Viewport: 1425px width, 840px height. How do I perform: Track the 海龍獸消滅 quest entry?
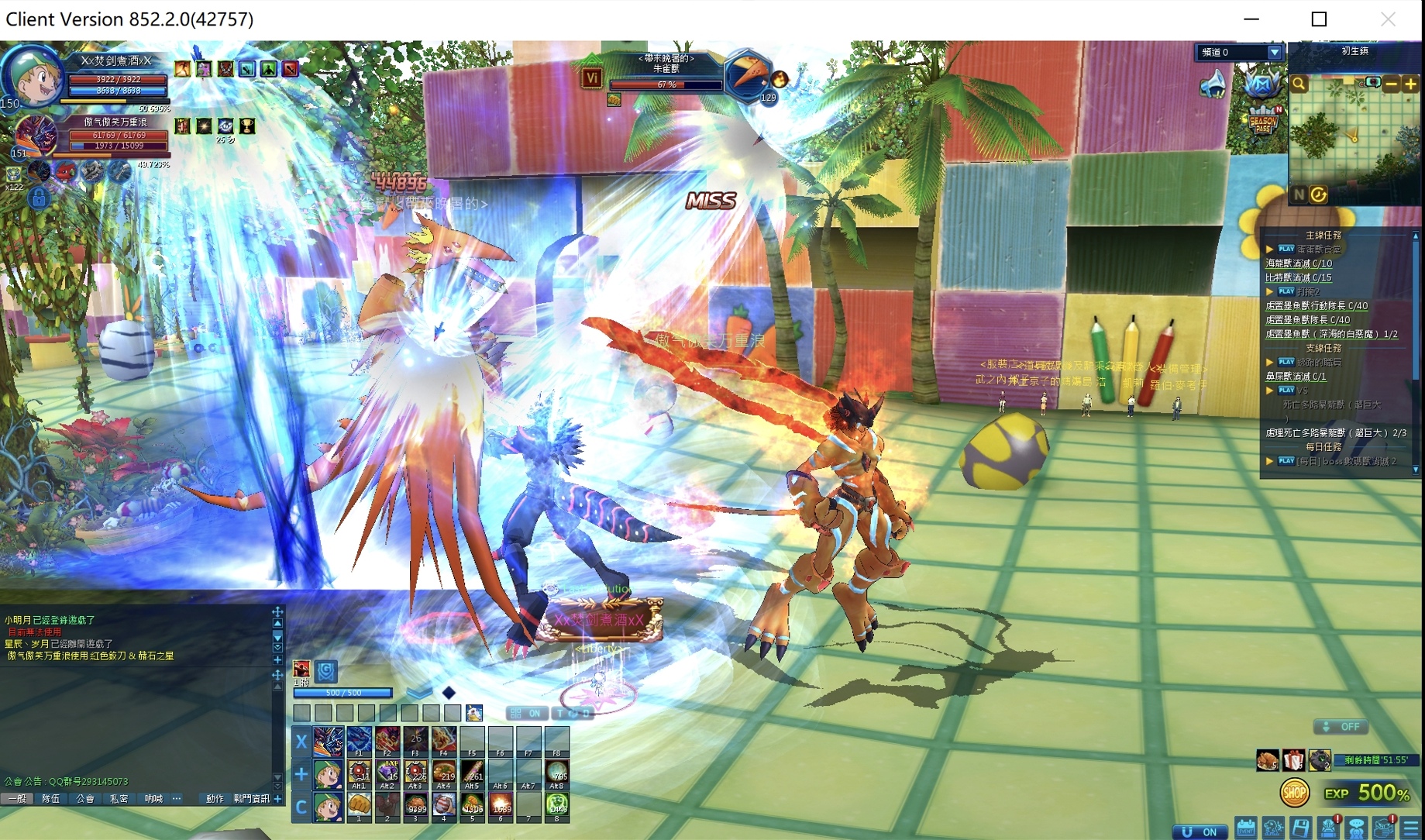[x=1299, y=263]
